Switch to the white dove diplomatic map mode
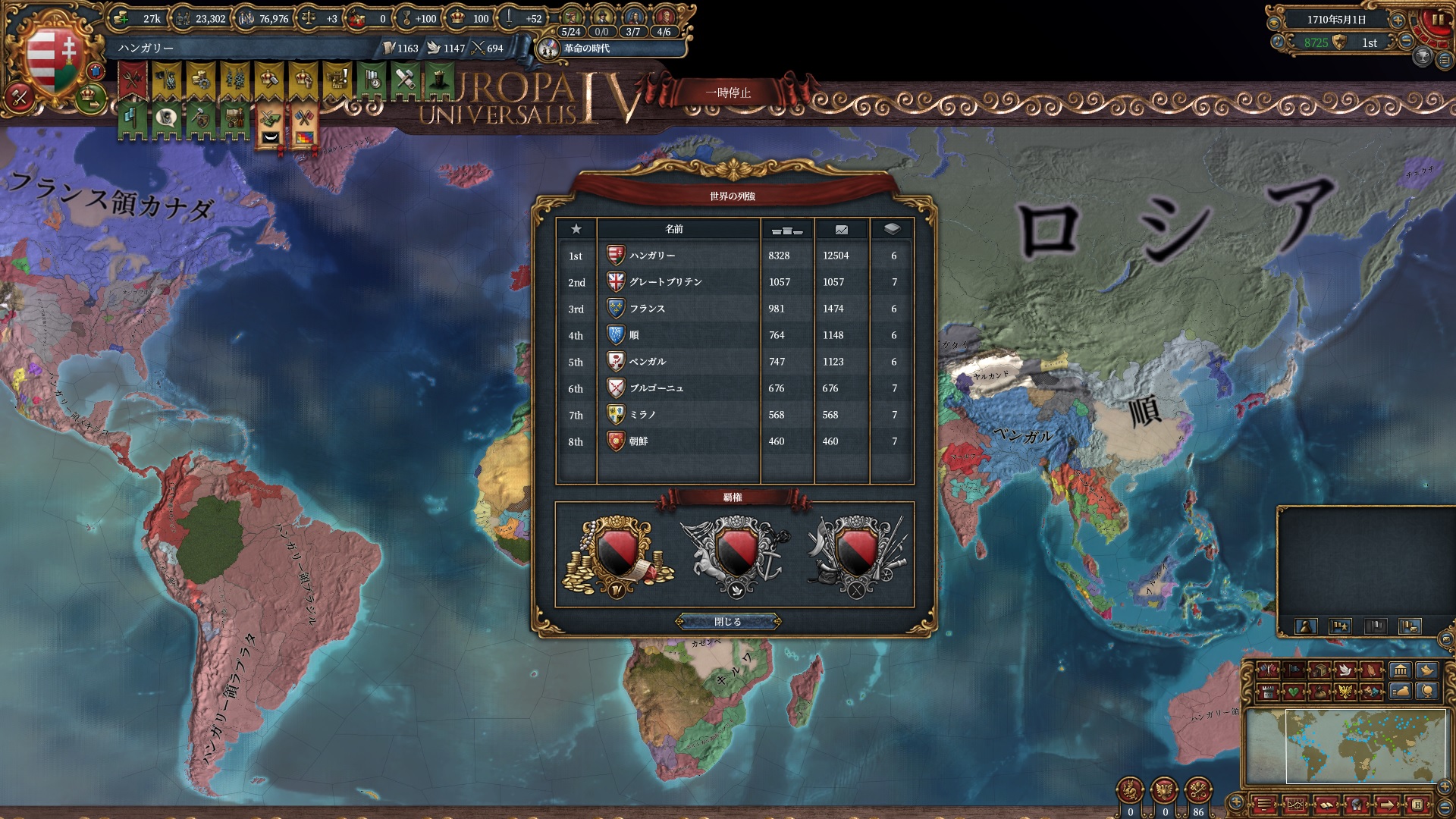 pos(1345,670)
